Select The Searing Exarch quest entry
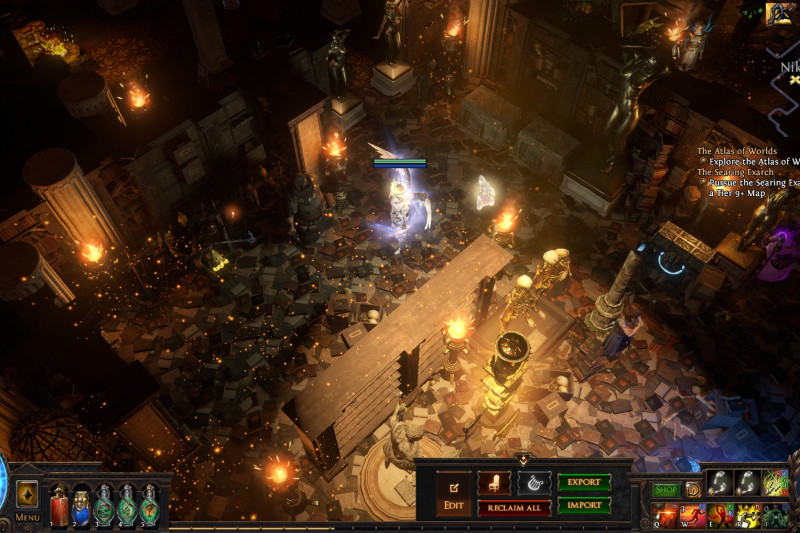Viewport: 800px width, 533px height. (735, 172)
